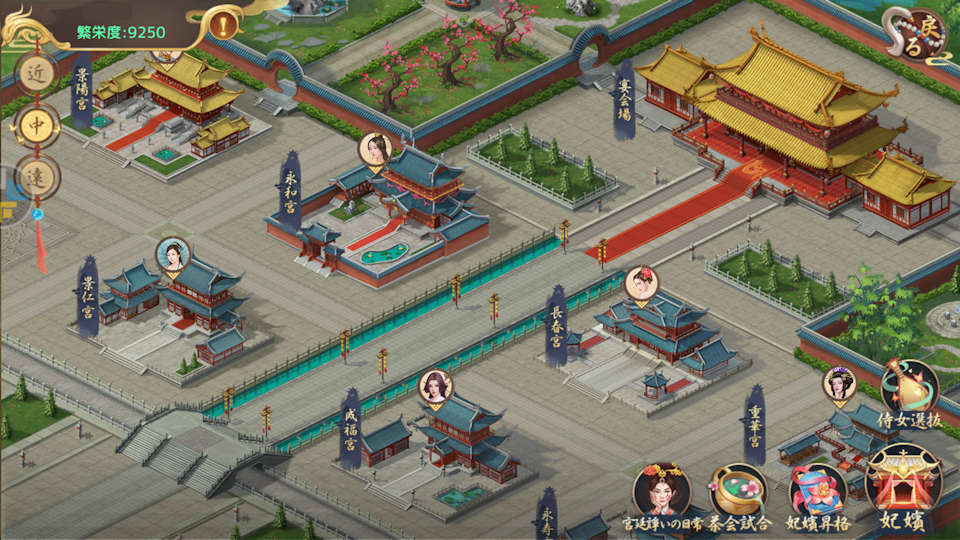Open 宮廷諍いの日常 palace feud daily
This screenshot has height=540, width=960.
coord(662,493)
